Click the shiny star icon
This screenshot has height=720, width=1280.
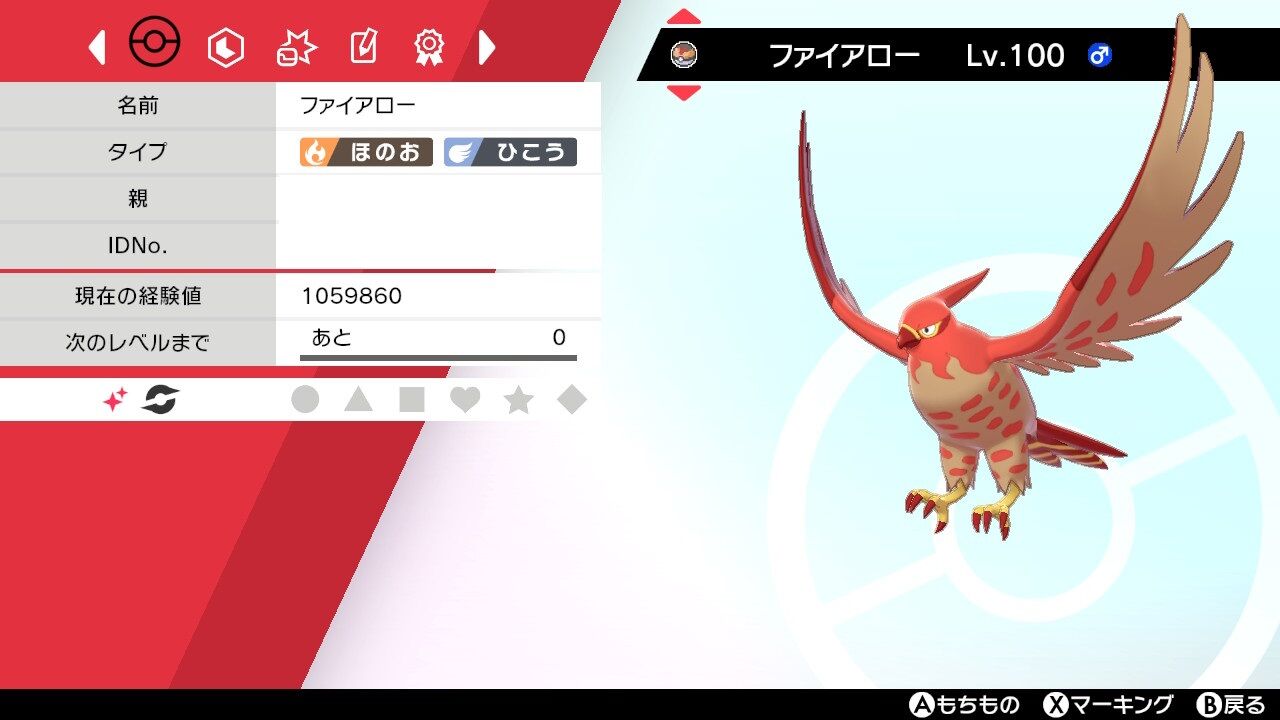(x=113, y=399)
